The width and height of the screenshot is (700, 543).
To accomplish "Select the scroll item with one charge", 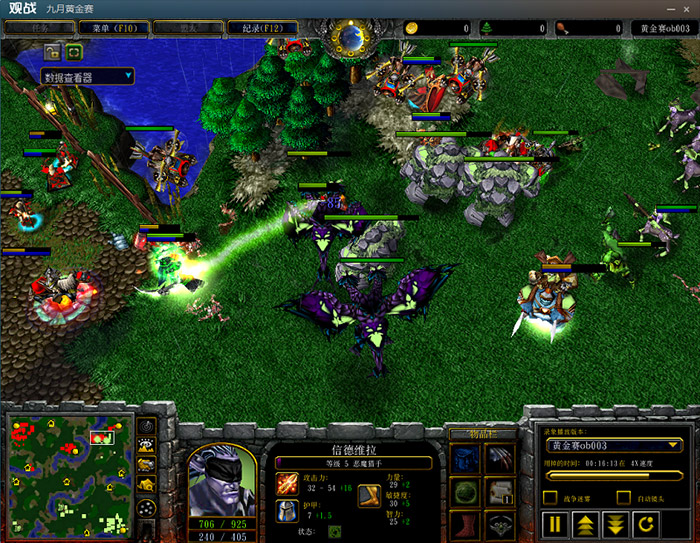I will coord(500,492).
